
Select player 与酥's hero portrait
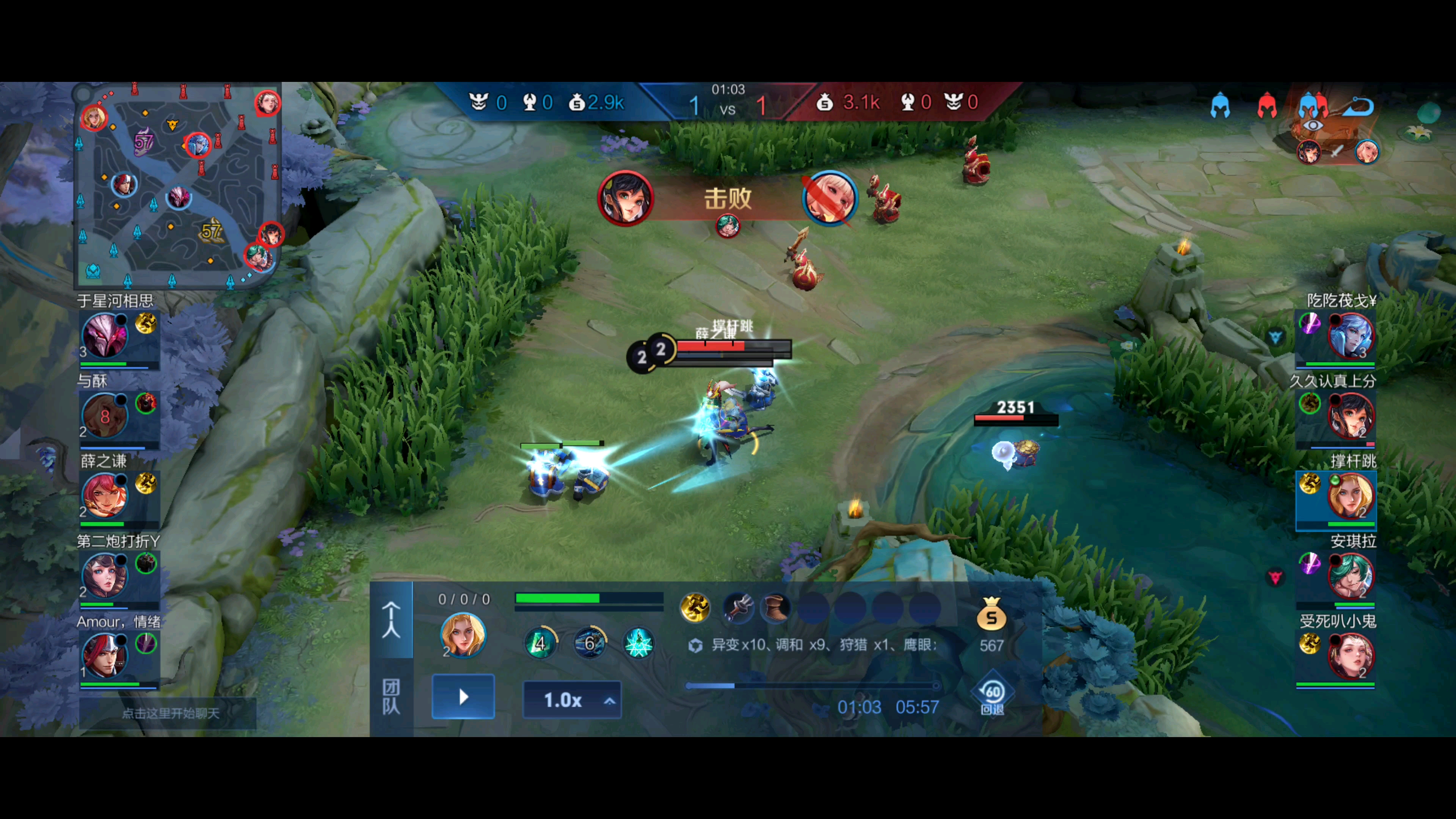click(x=105, y=416)
